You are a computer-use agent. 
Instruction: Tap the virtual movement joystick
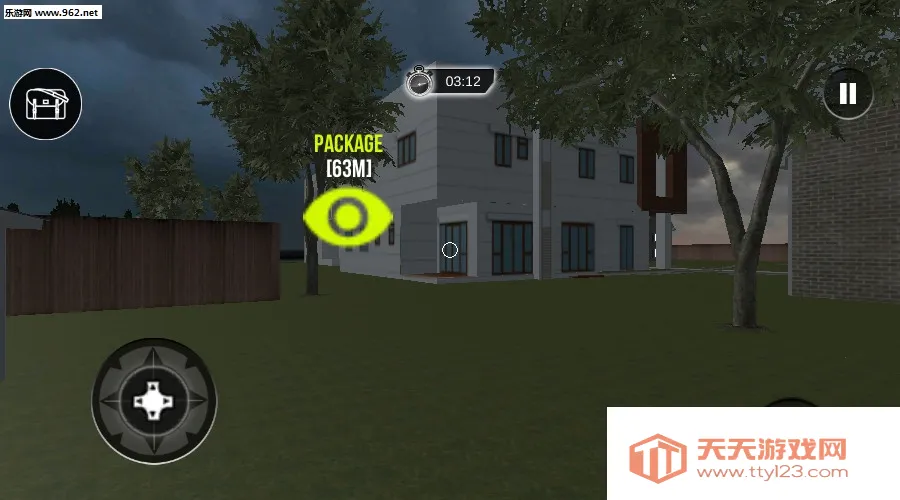point(154,400)
